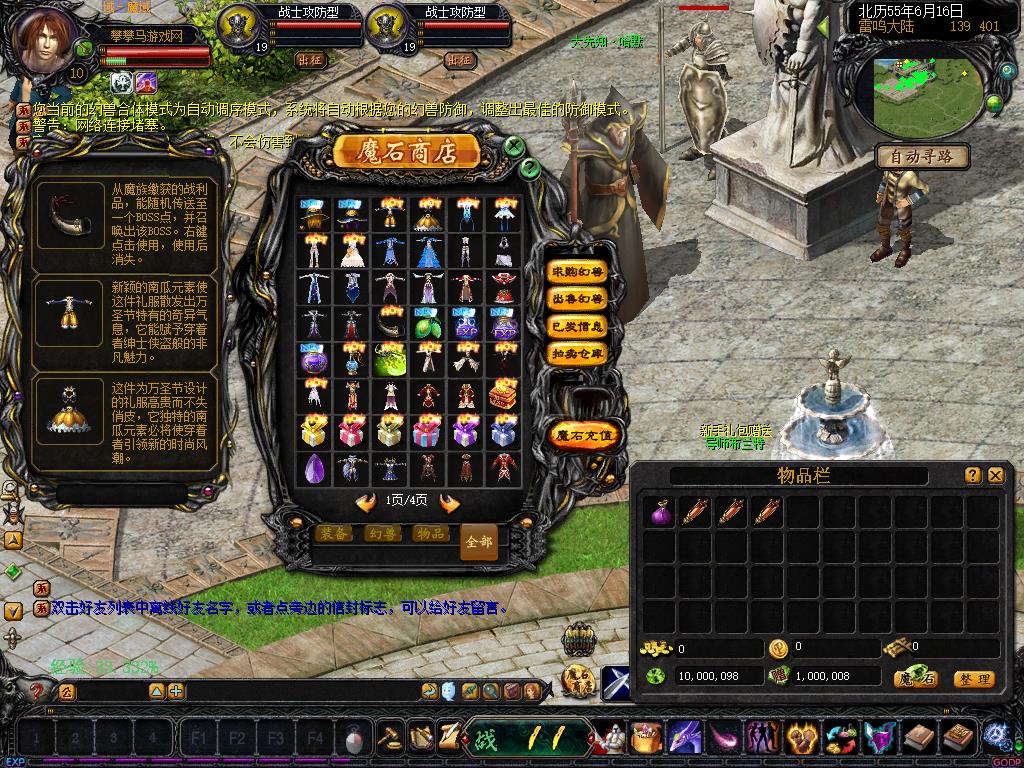Image resolution: width=1024 pixels, height=768 pixels.
Task: Select the purple pouch in inventory
Action: click(x=659, y=513)
